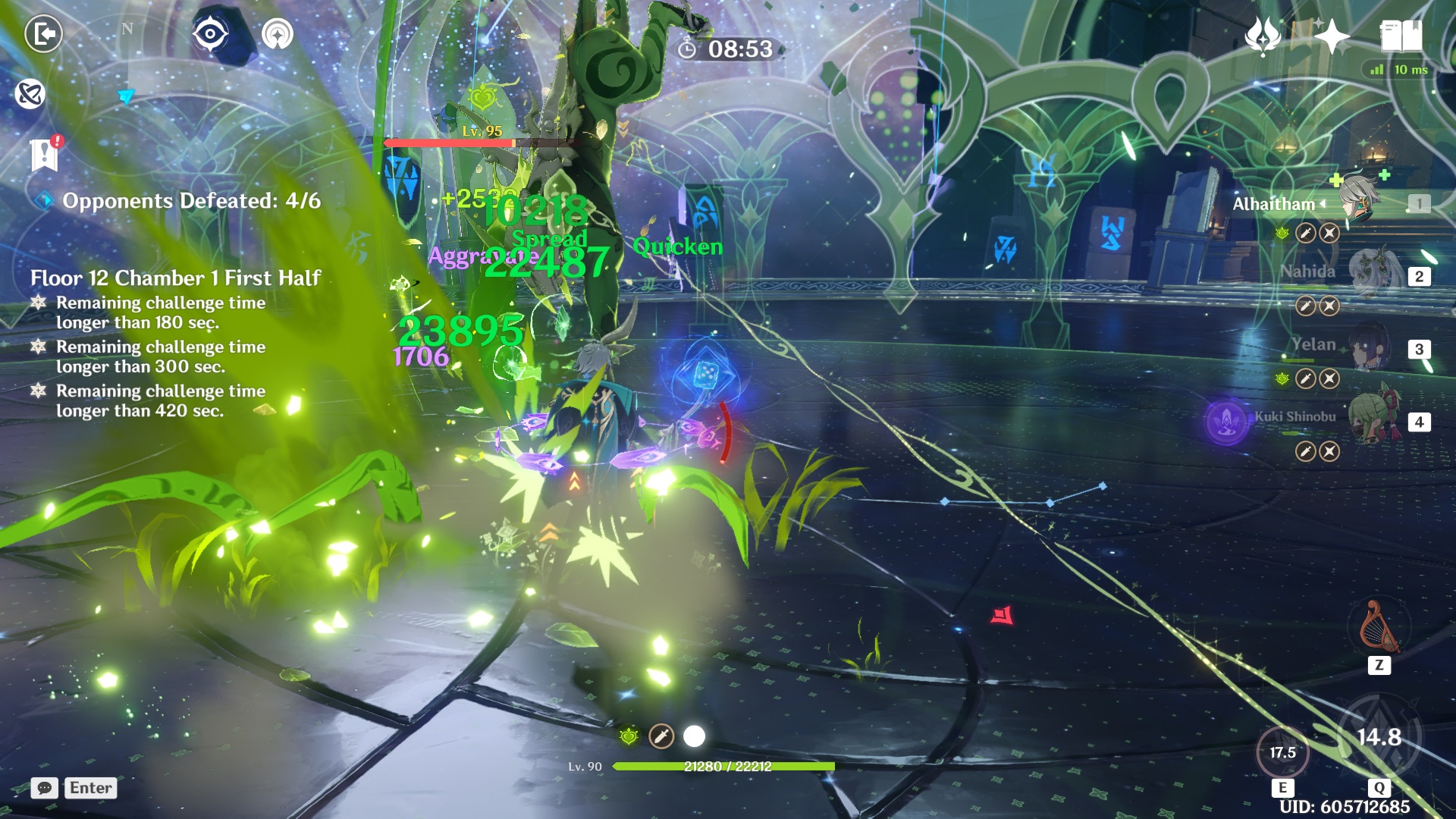Toggle Yelan's dendro buff indicator
The width and height of the screenshot is (1456, 819).
click(x=1281, y=377)
